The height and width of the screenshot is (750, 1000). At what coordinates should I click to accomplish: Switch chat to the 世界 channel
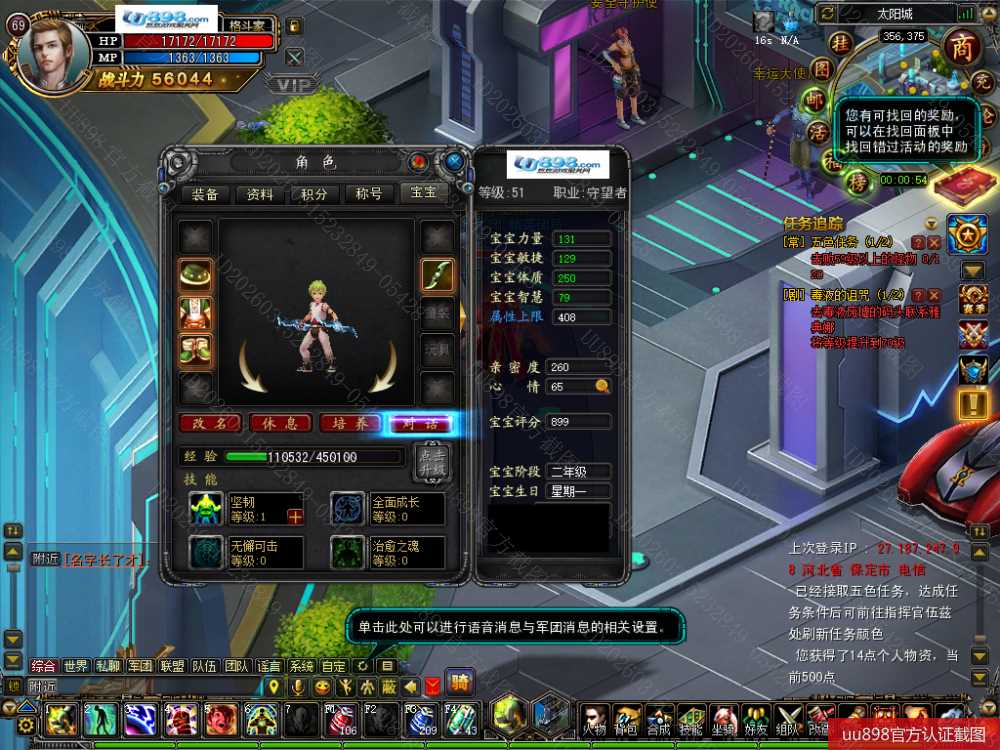[x=76, y=665]
